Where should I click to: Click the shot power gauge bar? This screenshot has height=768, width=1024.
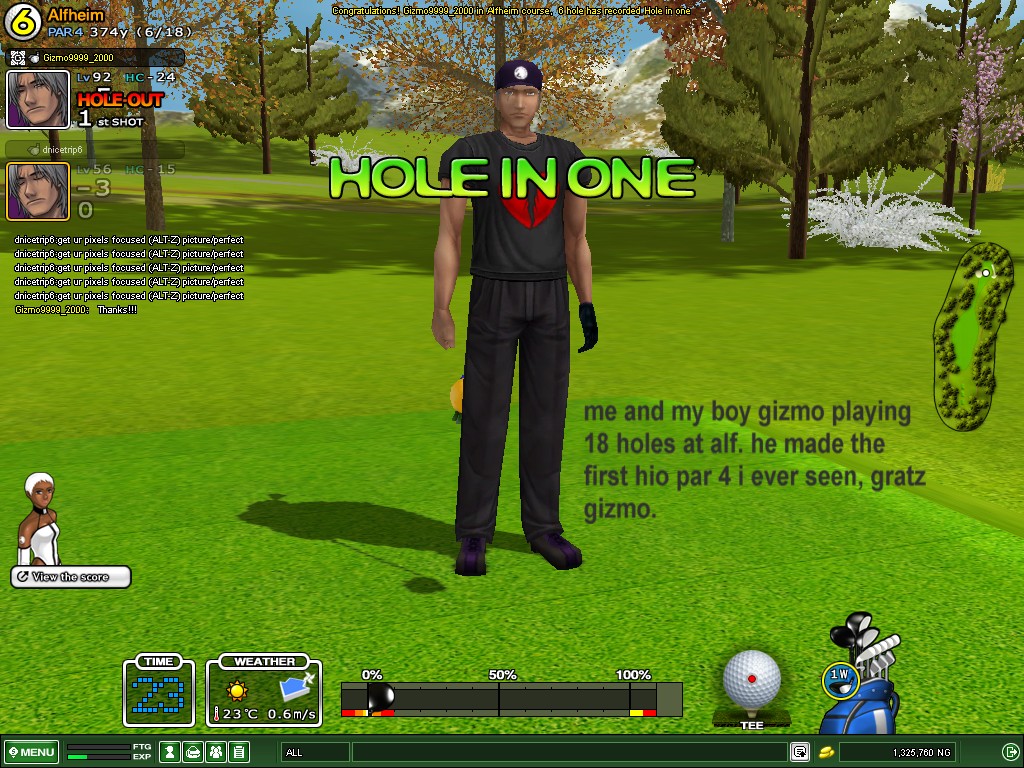pos(510,699)
